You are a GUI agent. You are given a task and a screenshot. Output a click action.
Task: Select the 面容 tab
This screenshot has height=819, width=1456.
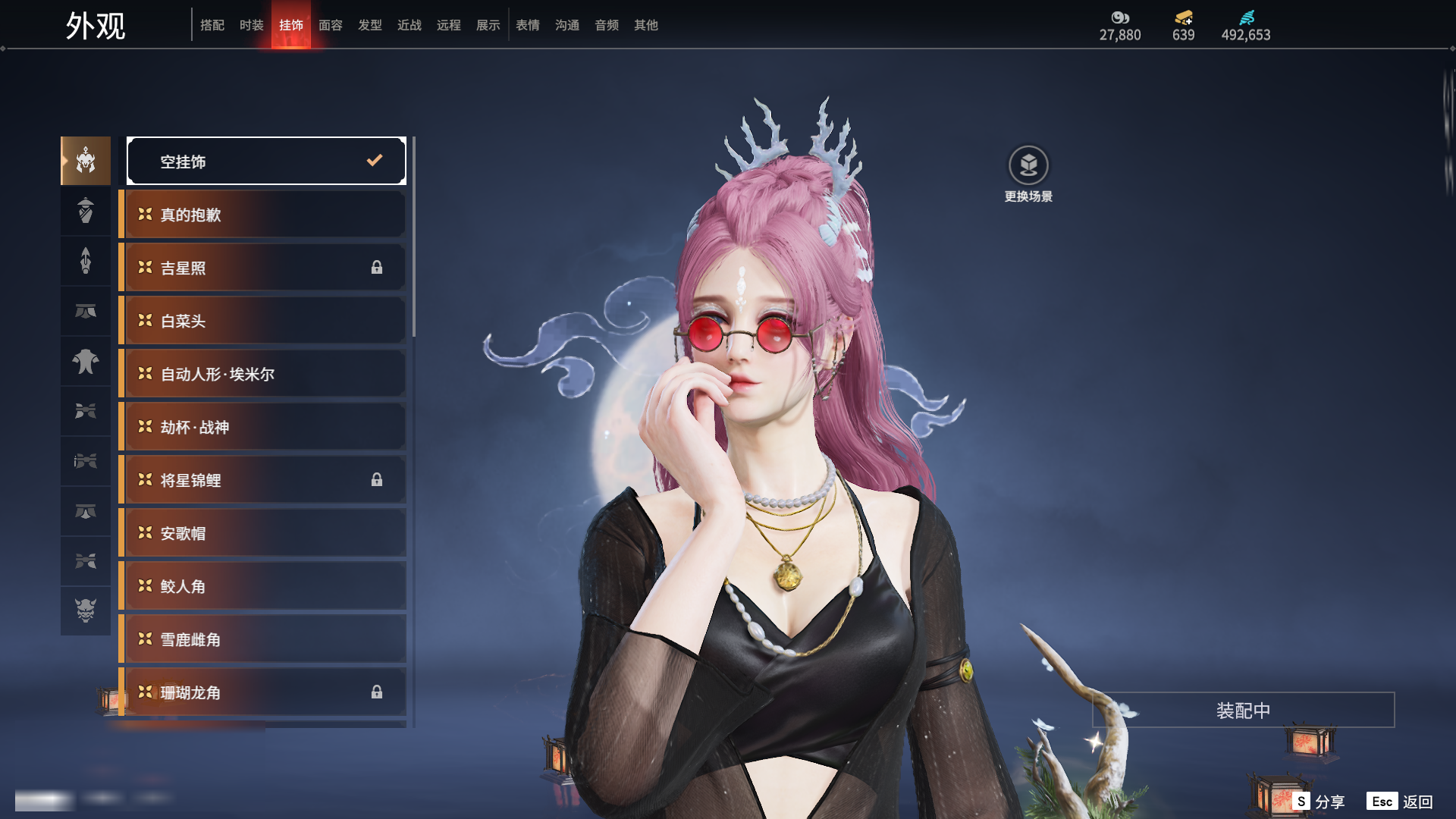[x=331, y=25]
